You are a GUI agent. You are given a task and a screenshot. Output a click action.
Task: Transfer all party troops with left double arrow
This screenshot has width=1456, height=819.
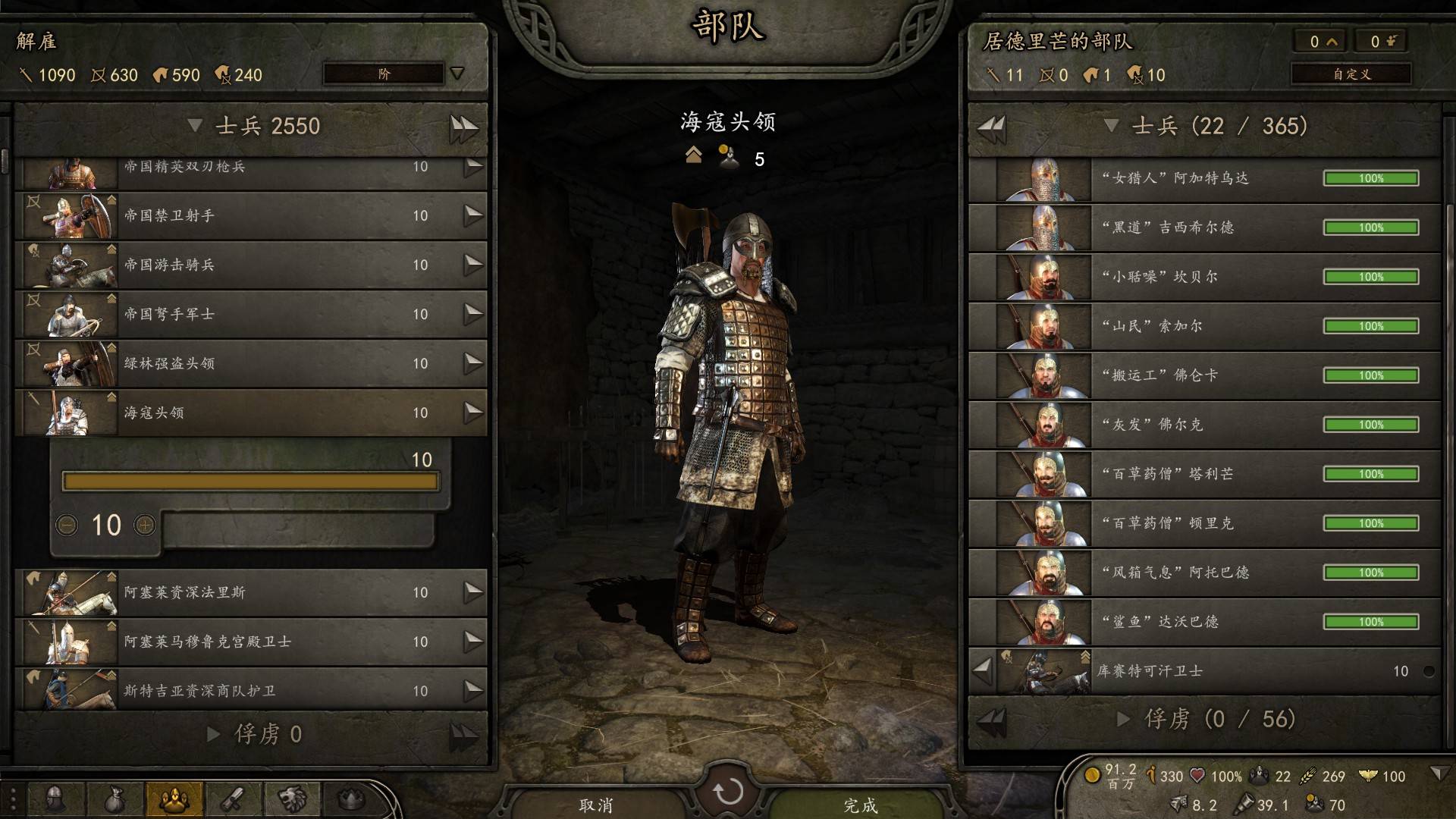[x=991, y=127]
